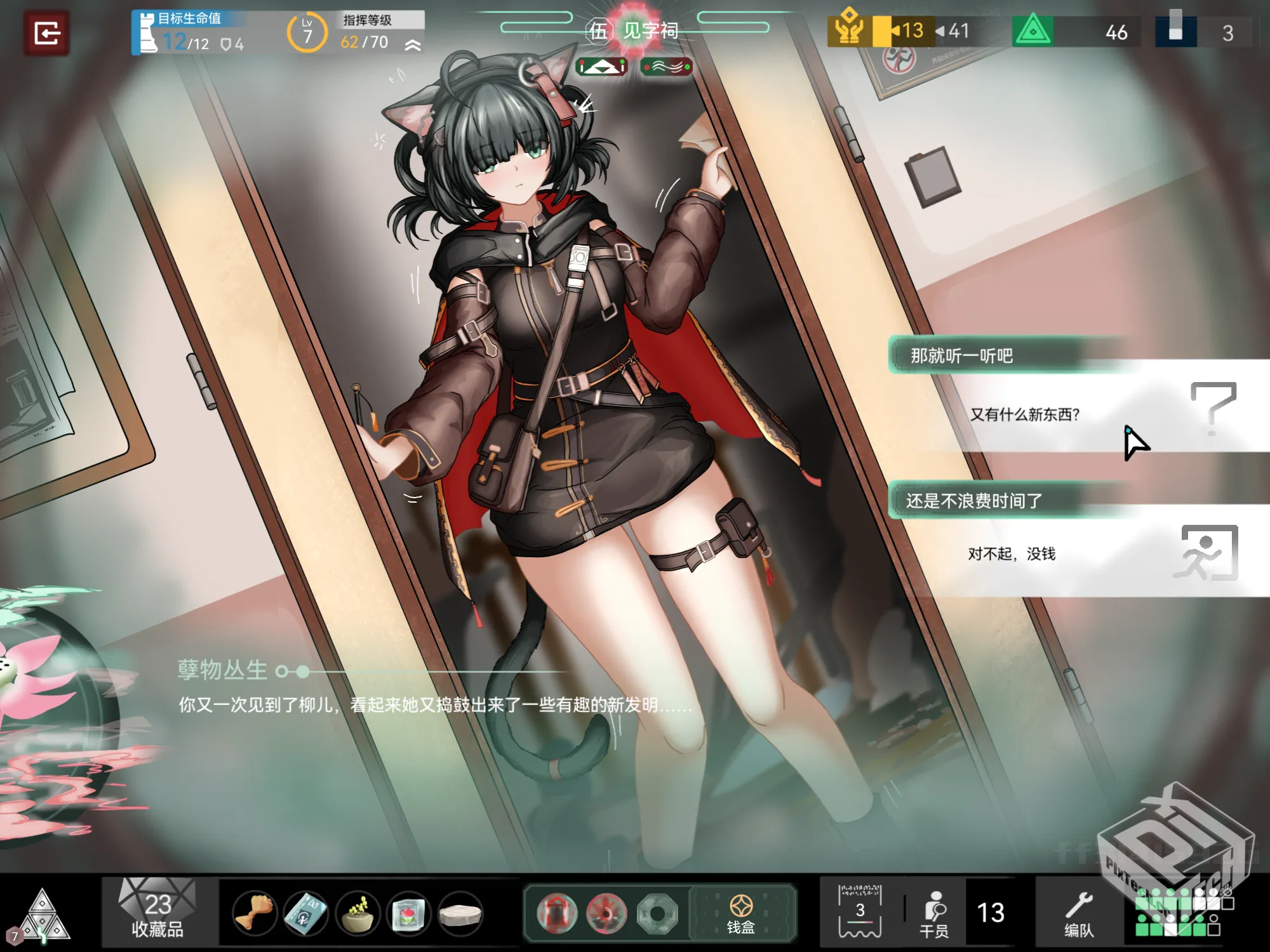
Task: Click the mountain peak status badge
Action: click(x=601, y=67)
